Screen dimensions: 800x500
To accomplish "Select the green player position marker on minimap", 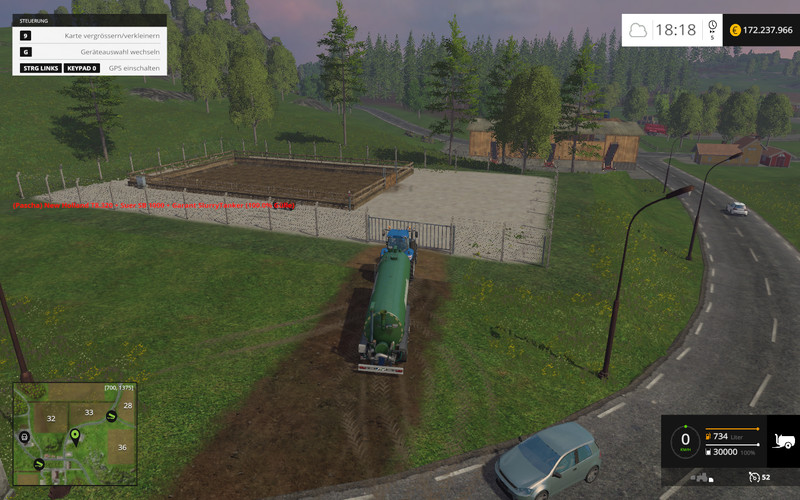I will tap(74, 435).
